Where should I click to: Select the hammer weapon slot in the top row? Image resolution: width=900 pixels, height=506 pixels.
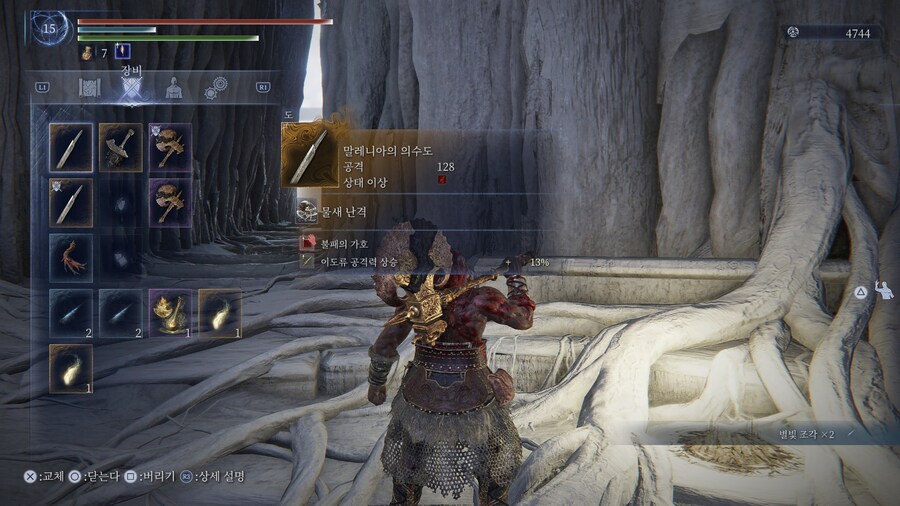(121, 147)
